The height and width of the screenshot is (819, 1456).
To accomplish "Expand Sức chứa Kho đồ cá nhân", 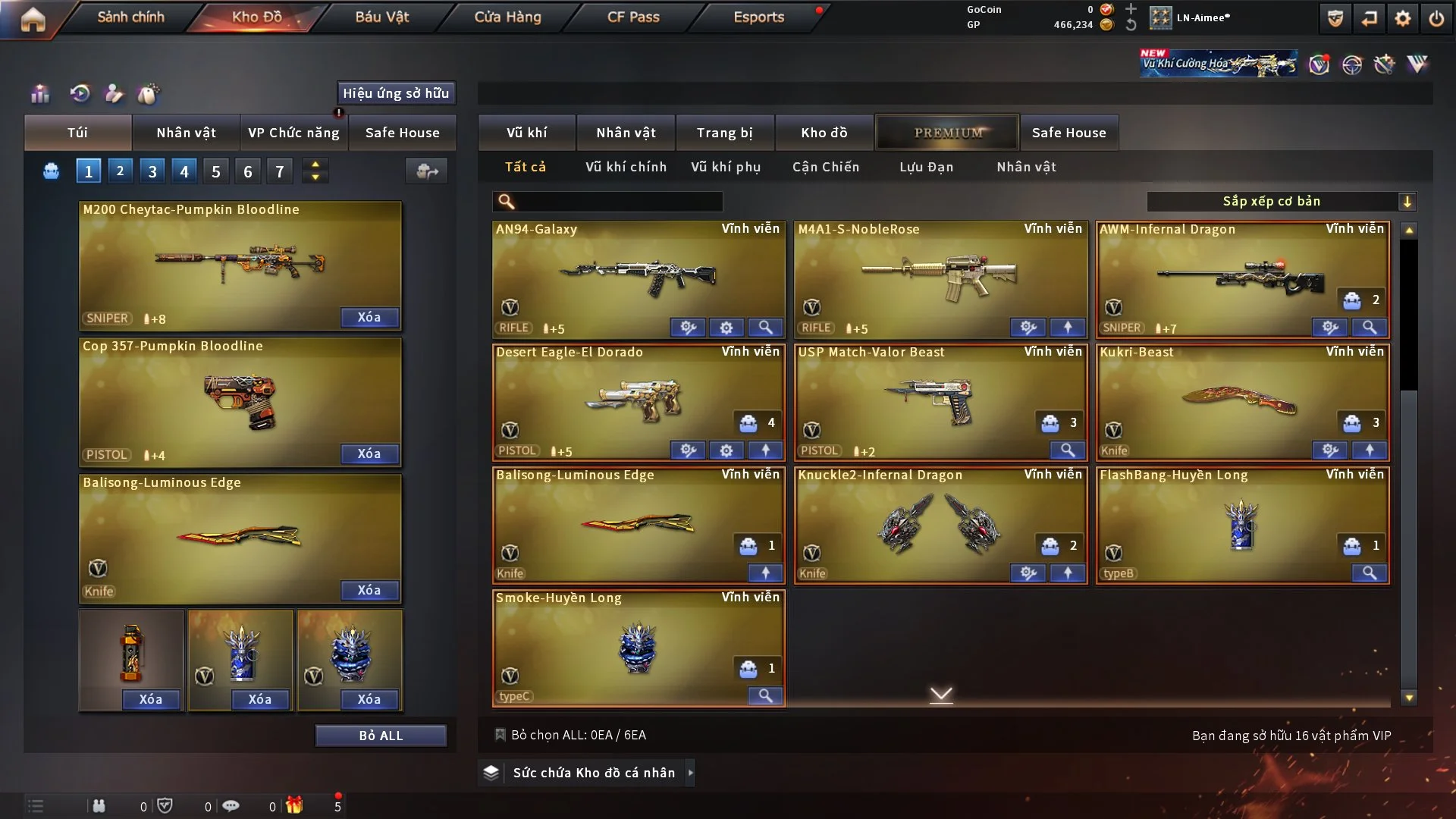I will tap(593, 773).
